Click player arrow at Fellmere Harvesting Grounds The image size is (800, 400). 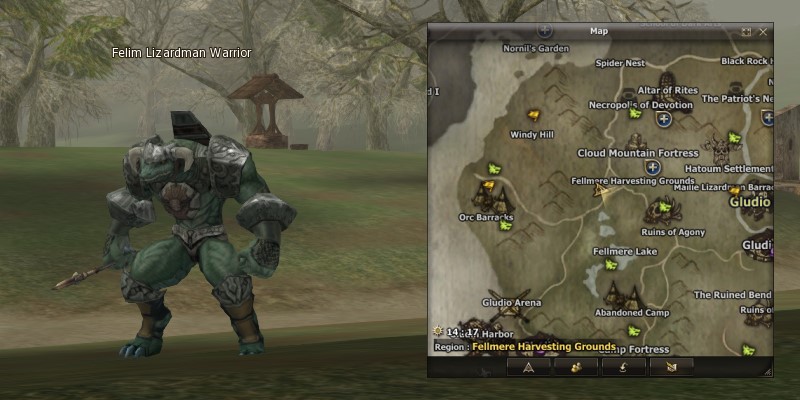point(601,189)
